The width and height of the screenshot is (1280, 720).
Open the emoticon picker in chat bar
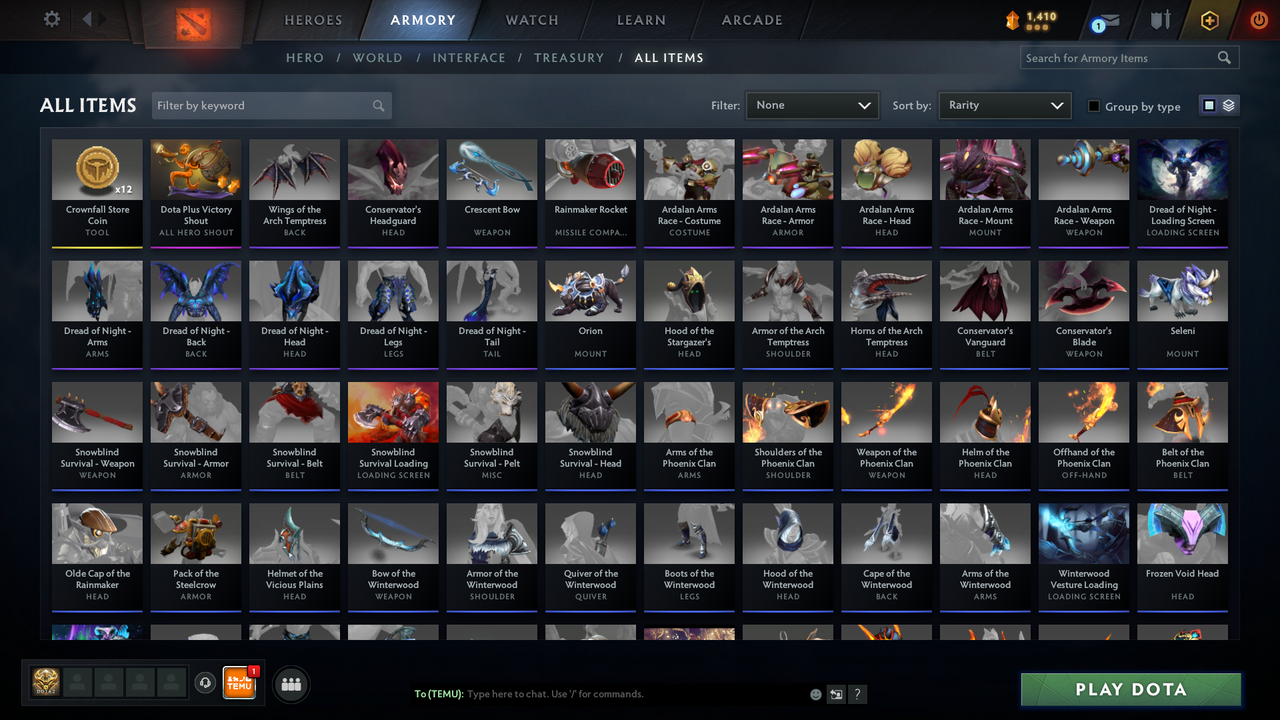815,693
